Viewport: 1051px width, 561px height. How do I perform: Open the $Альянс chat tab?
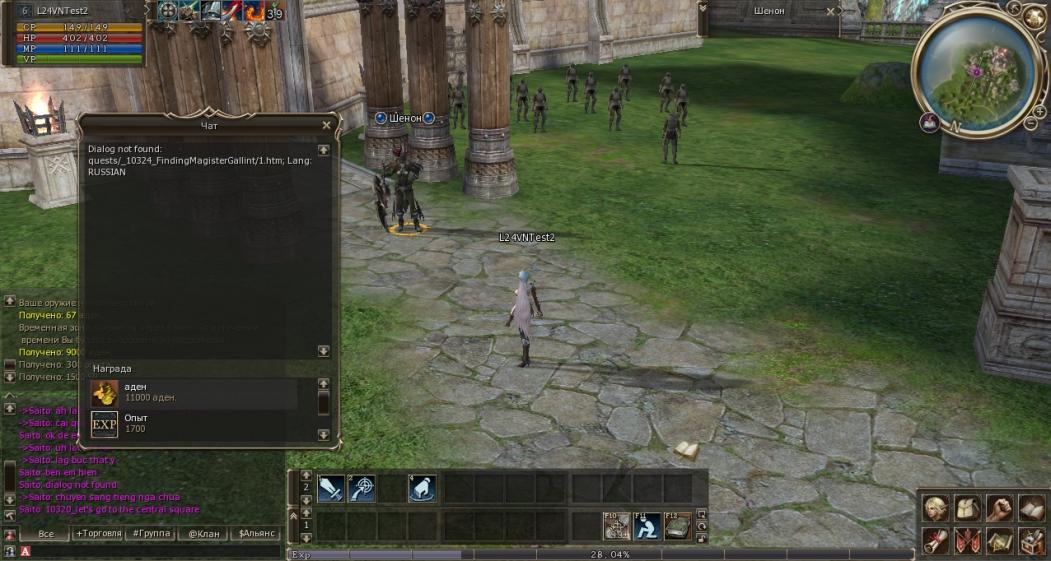tap(256, 534)
